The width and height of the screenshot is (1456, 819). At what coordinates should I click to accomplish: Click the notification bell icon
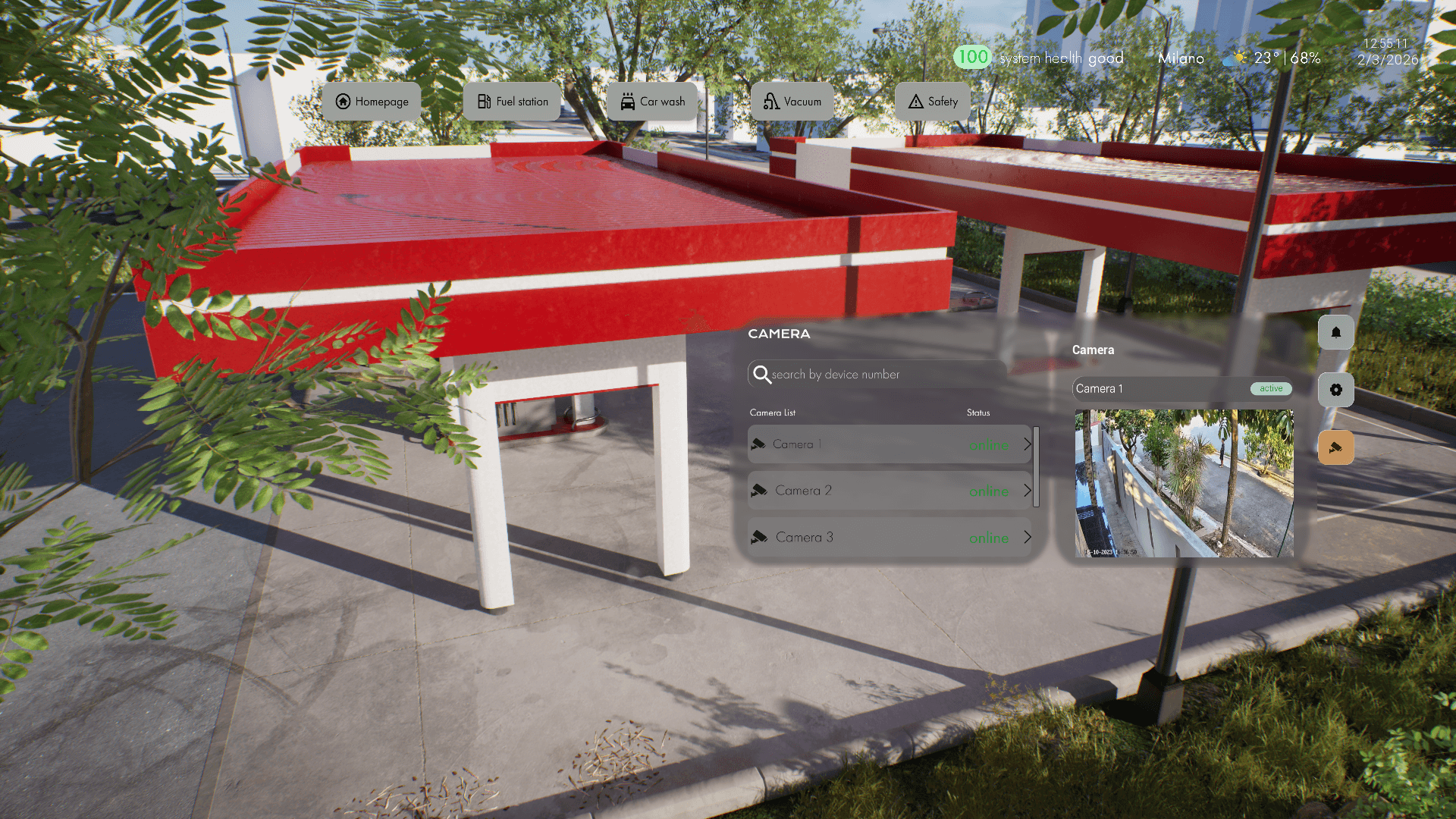[1335, 332]
